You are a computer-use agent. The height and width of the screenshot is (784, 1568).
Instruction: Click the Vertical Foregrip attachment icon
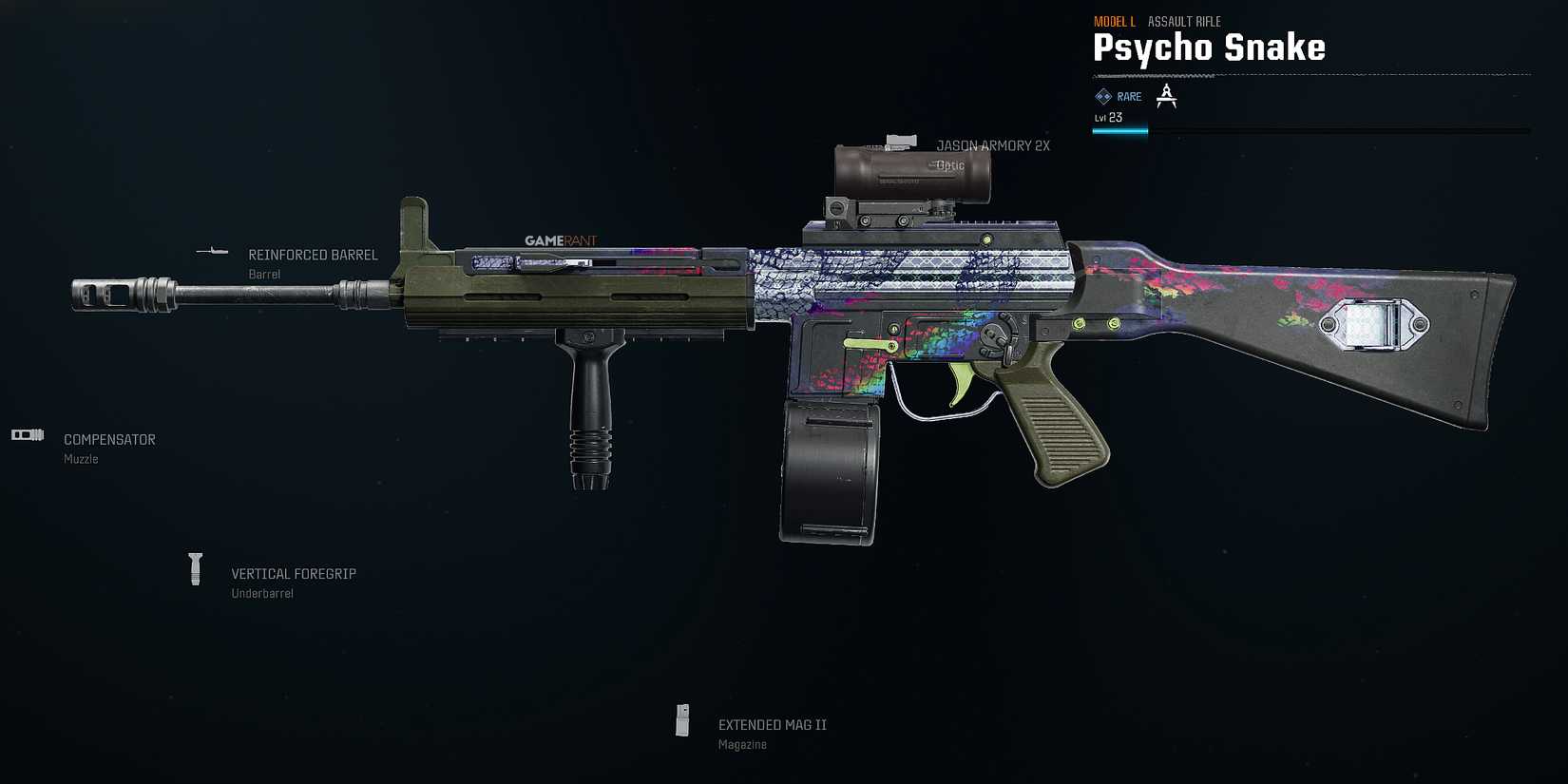[x=197, y=568]
